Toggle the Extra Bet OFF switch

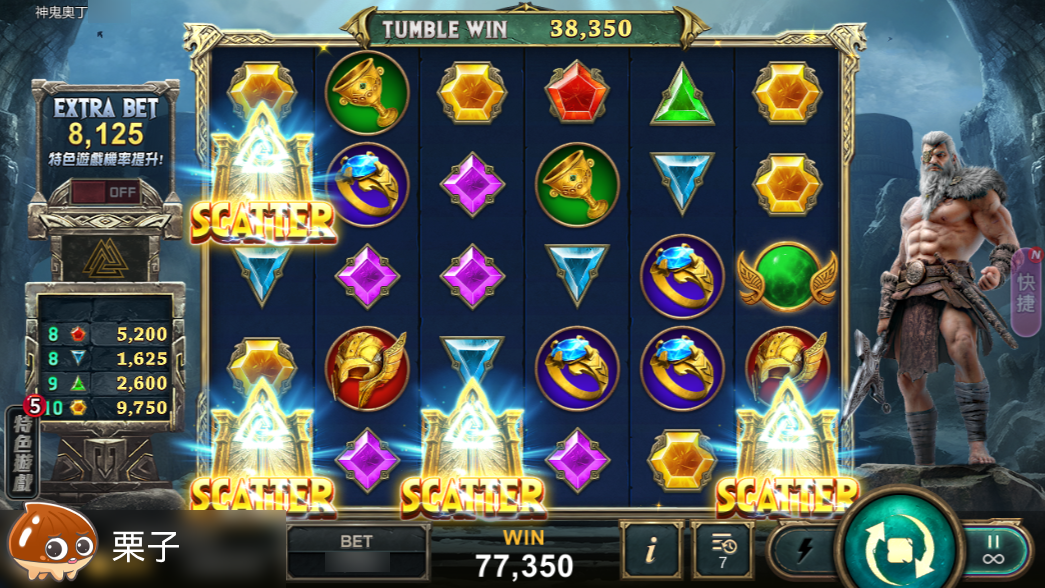tap(106, 192)
